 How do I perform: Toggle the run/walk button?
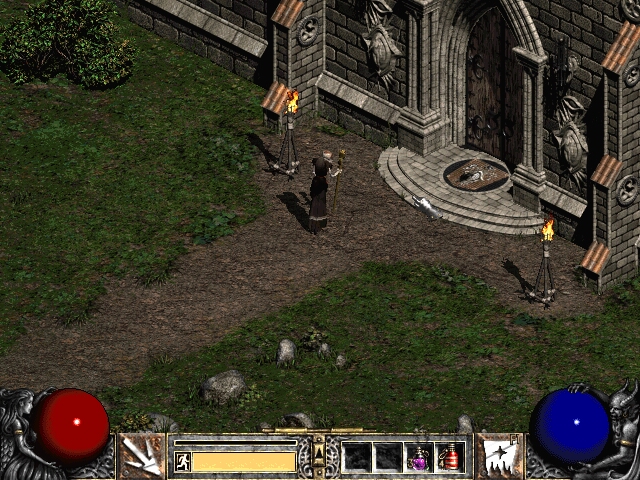click(x=182, y=461)
